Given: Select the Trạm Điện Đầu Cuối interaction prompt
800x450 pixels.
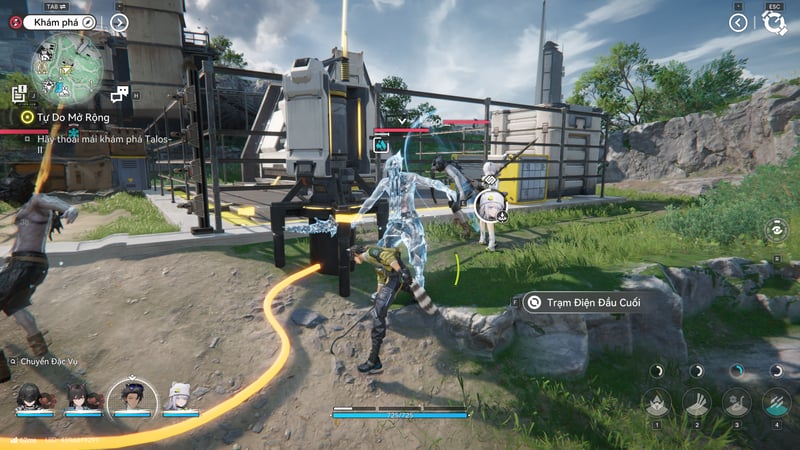Looking at the screenshot, I should coord(587,301).
